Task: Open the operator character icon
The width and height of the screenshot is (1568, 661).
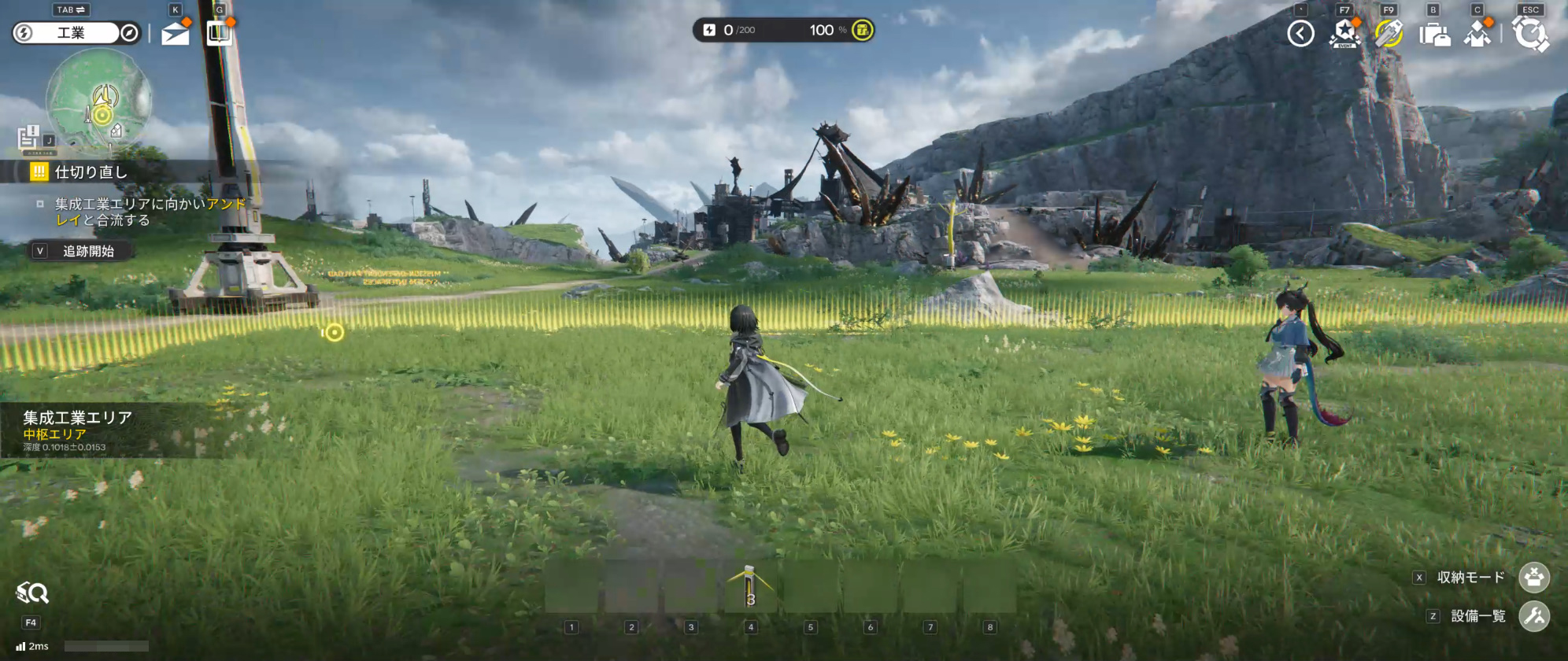Action: click(1477, 34)
